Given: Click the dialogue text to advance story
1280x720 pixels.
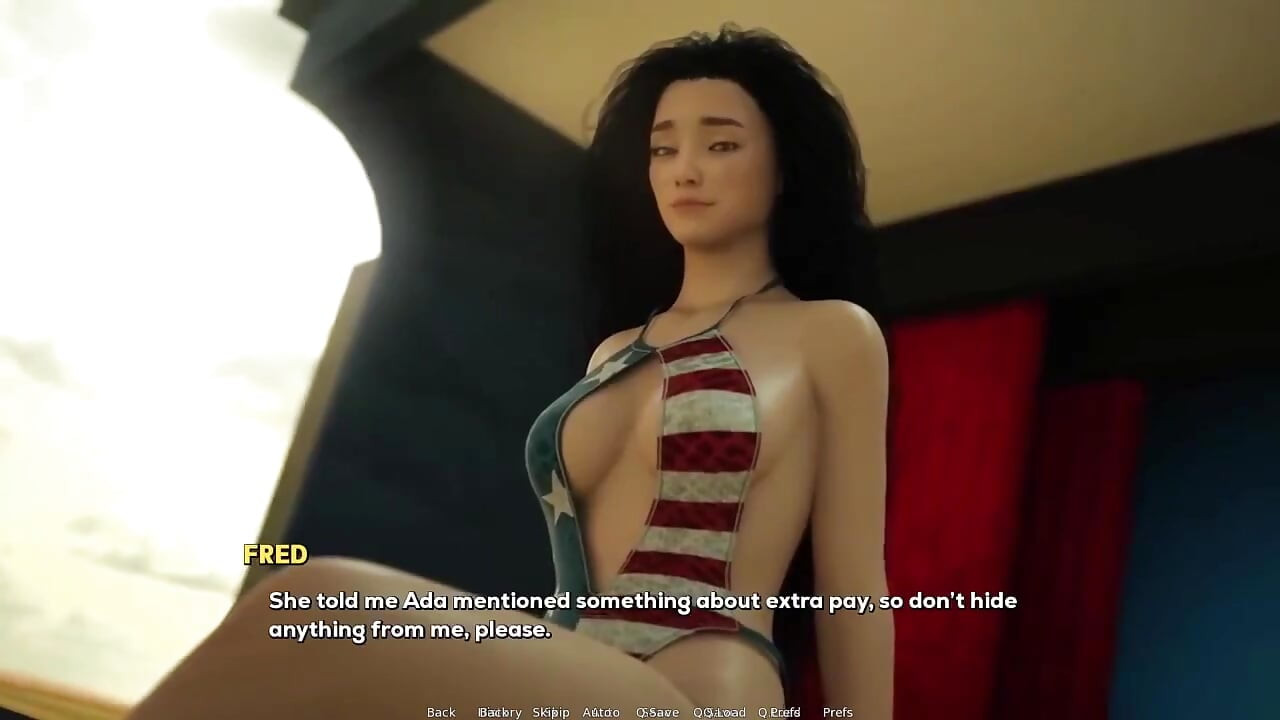Looking at the screenshot, I should [x=640, y=615].
